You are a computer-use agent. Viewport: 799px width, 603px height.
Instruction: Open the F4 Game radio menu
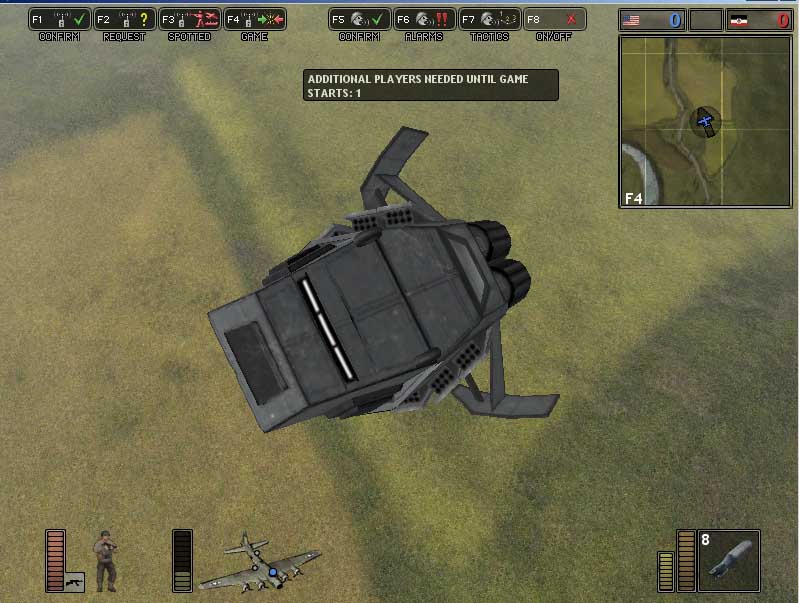(x=254, y=19)
